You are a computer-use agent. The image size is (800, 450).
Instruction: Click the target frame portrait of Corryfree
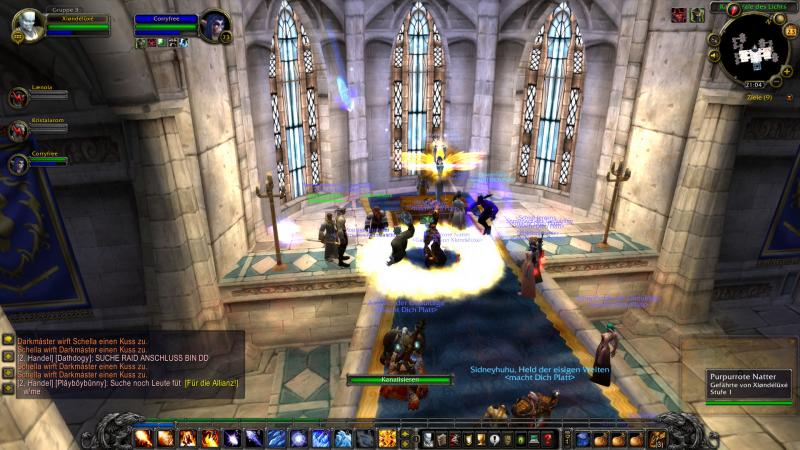(213, 24)
